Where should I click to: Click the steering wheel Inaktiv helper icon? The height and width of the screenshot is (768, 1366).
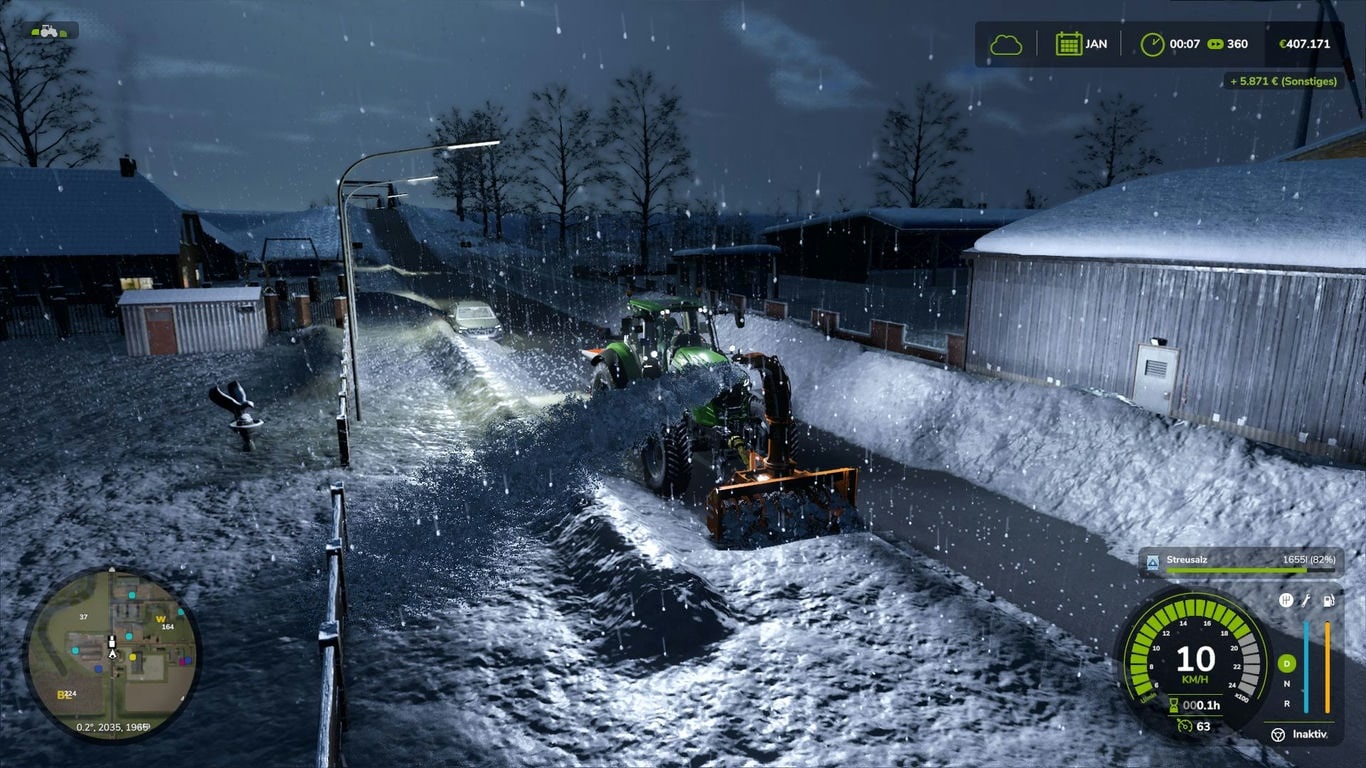[1277, 734]
